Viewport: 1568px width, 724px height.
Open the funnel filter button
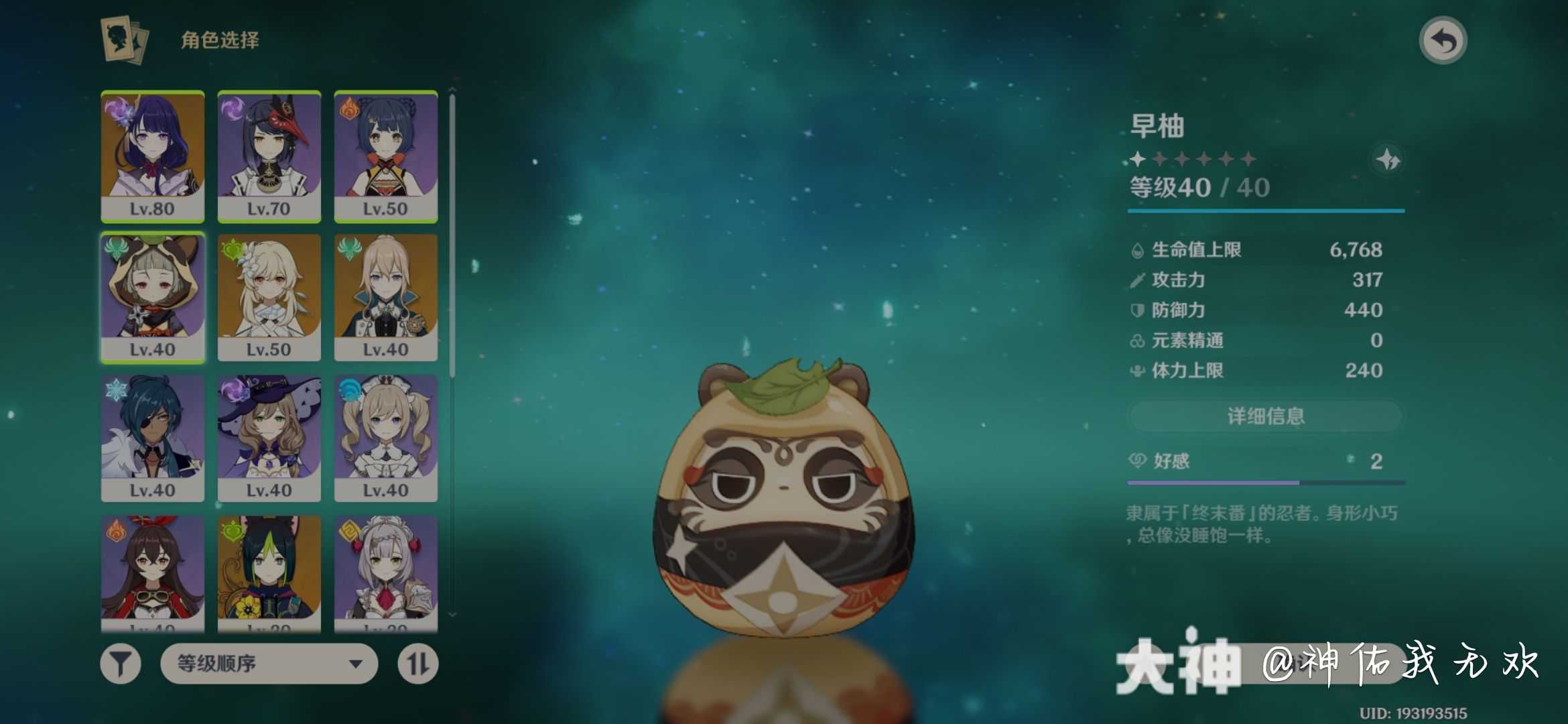point(121,664)
